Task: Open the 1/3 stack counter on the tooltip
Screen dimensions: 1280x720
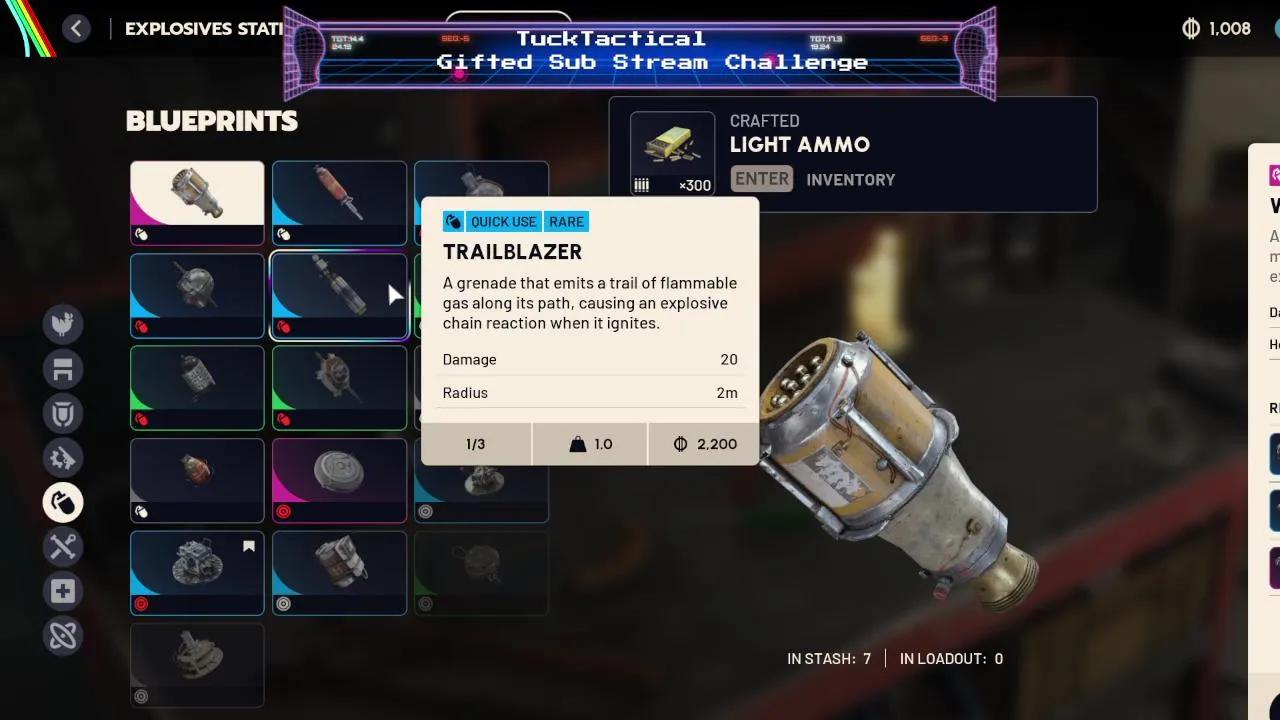Action: coord(476,444)
